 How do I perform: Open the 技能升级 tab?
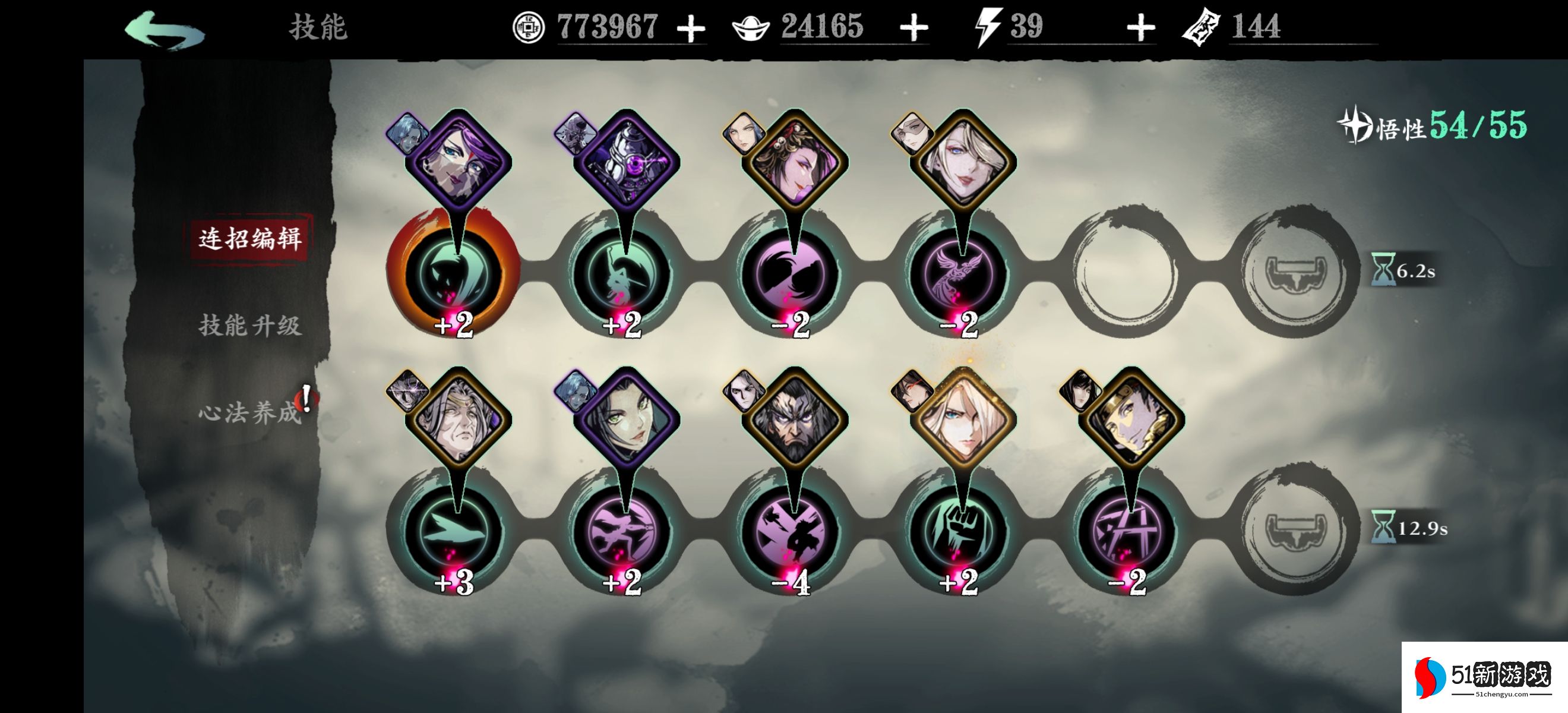(249, 325)
